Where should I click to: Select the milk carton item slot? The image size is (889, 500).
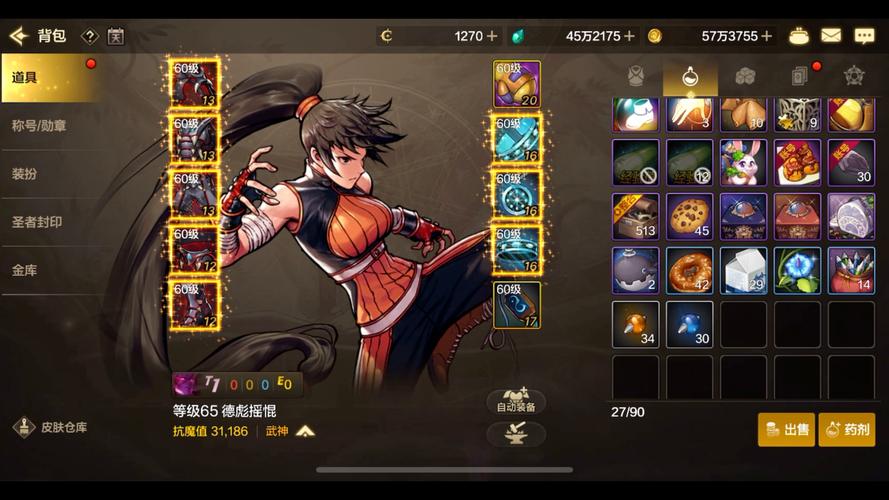[x=743, y=270]
